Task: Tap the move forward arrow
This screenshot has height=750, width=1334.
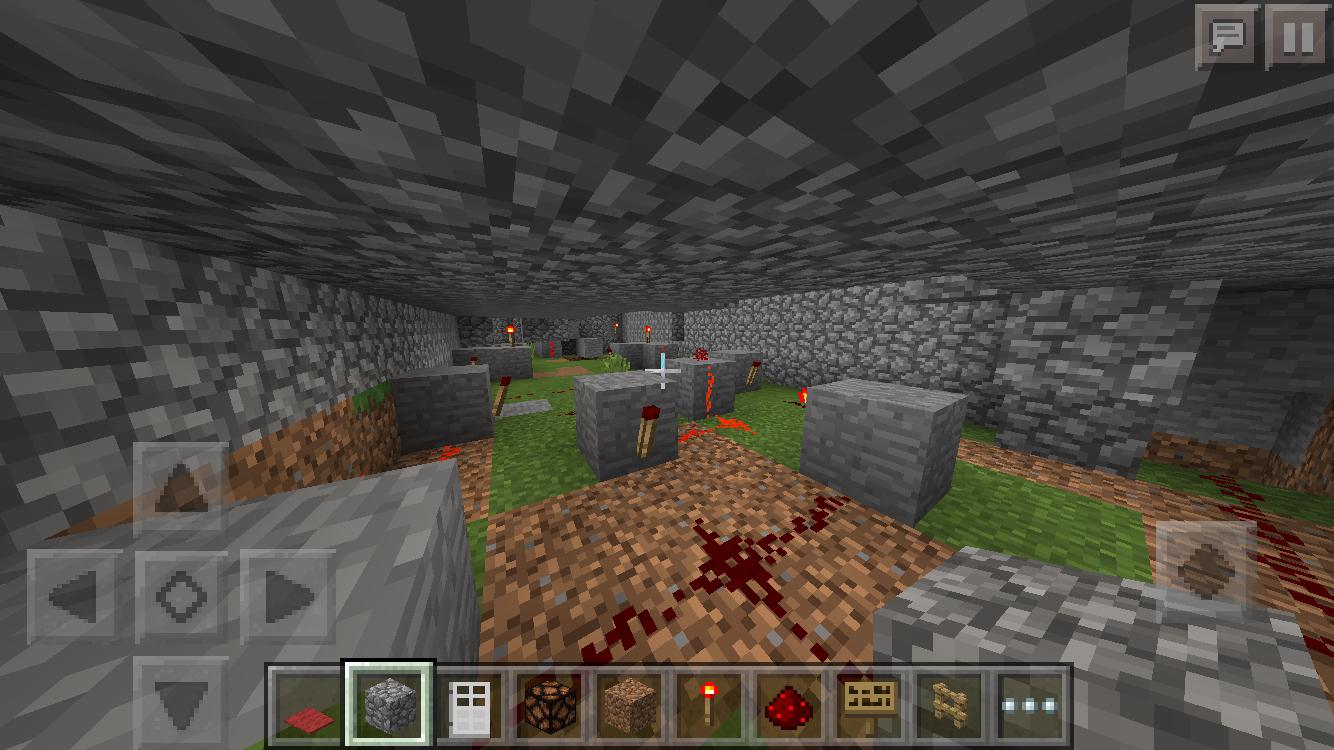Action: click(182, 490)
